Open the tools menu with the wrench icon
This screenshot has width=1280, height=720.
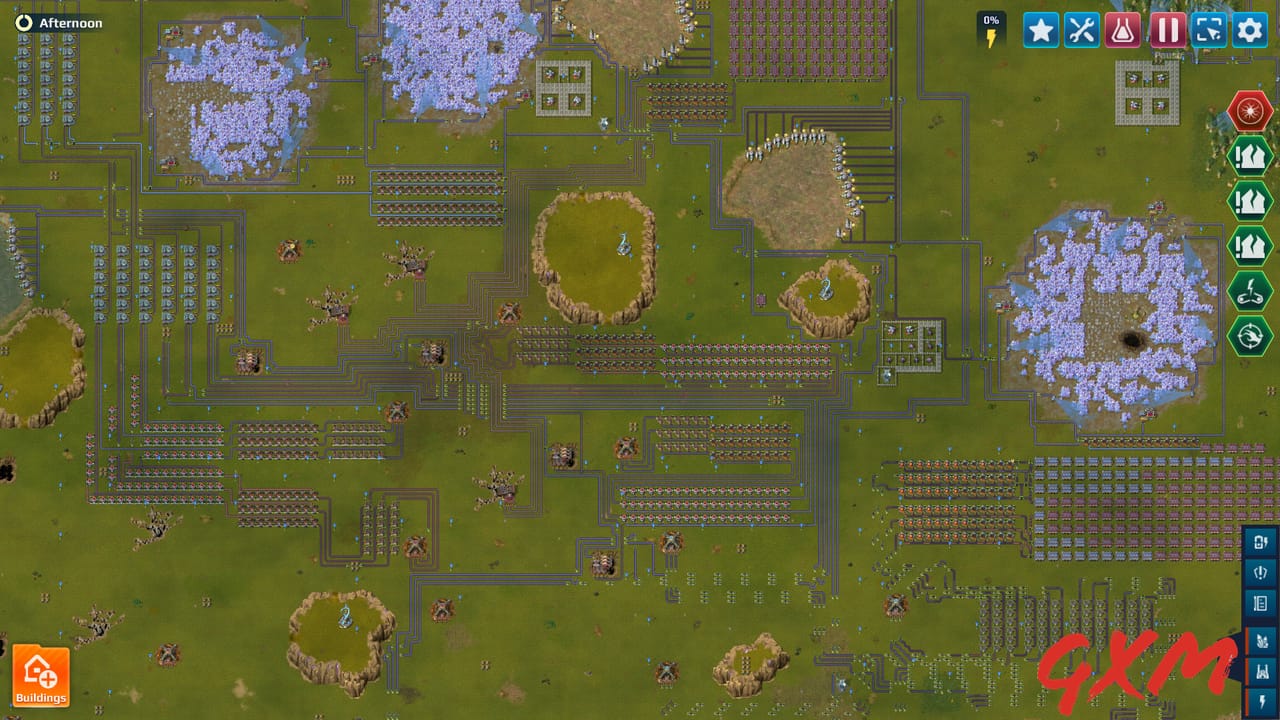click(x=1082, y=30)
